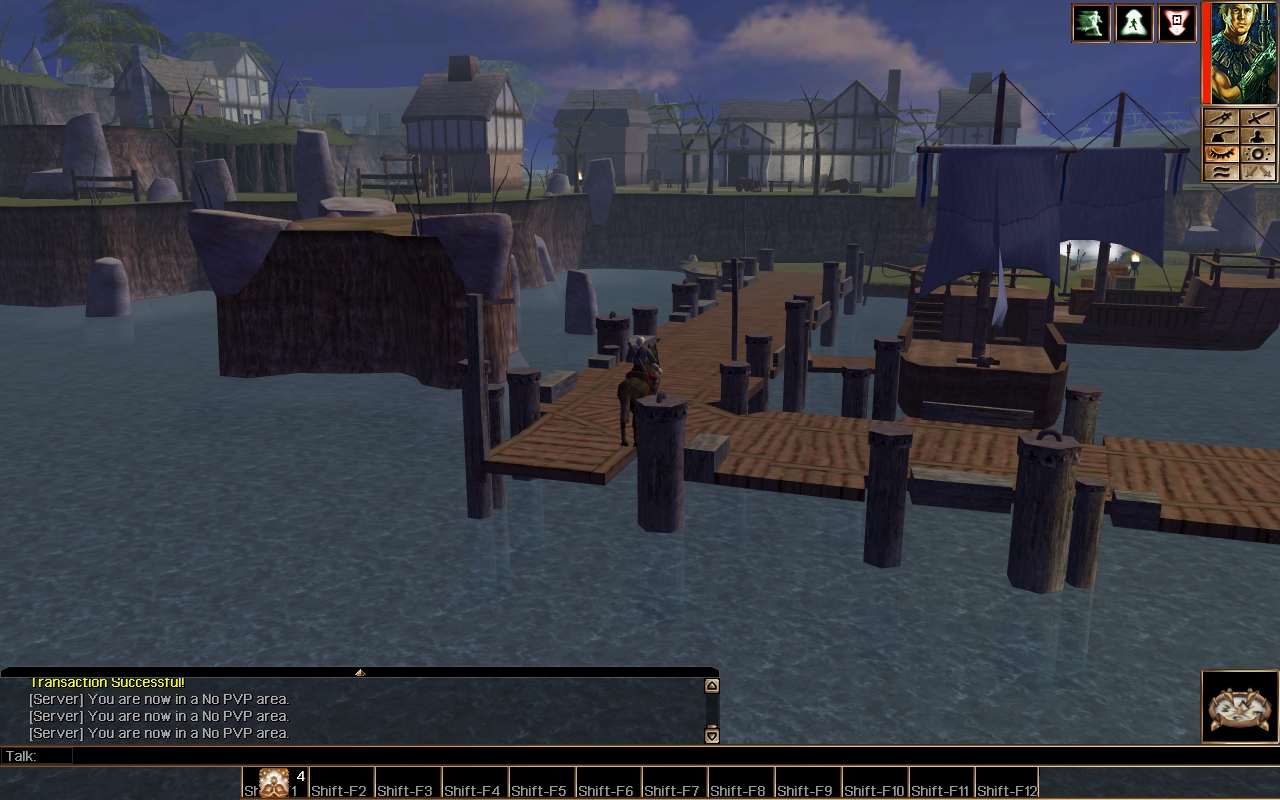This screenshot has width=1280, height=800.
Task: Use the item in the first quickbar slot
Action: [x=275, y=783]
